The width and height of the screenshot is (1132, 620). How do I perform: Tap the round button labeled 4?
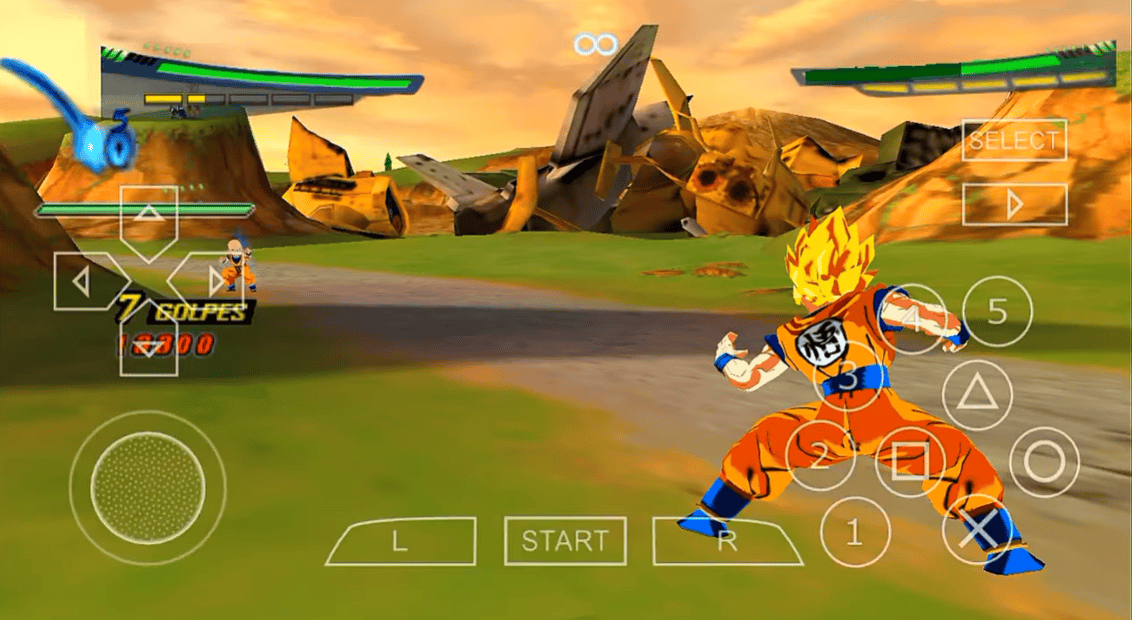(911, 318)
